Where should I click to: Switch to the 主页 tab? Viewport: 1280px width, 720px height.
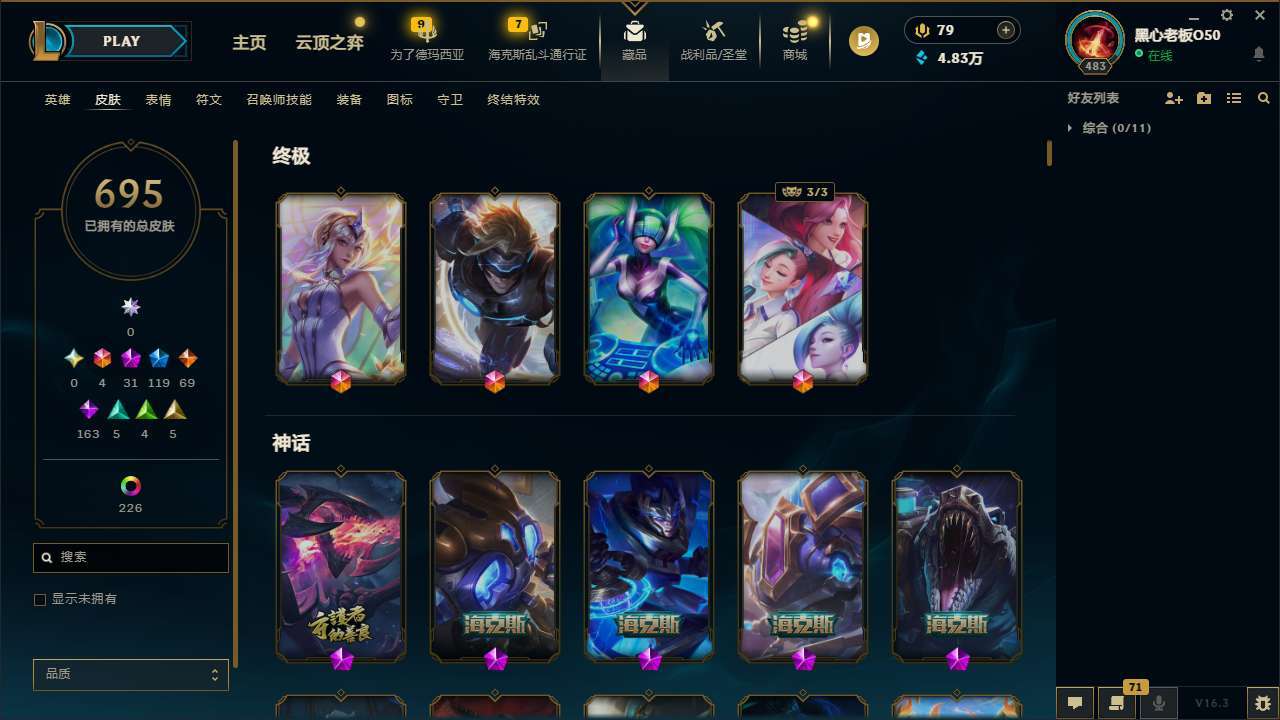point(249,43)
